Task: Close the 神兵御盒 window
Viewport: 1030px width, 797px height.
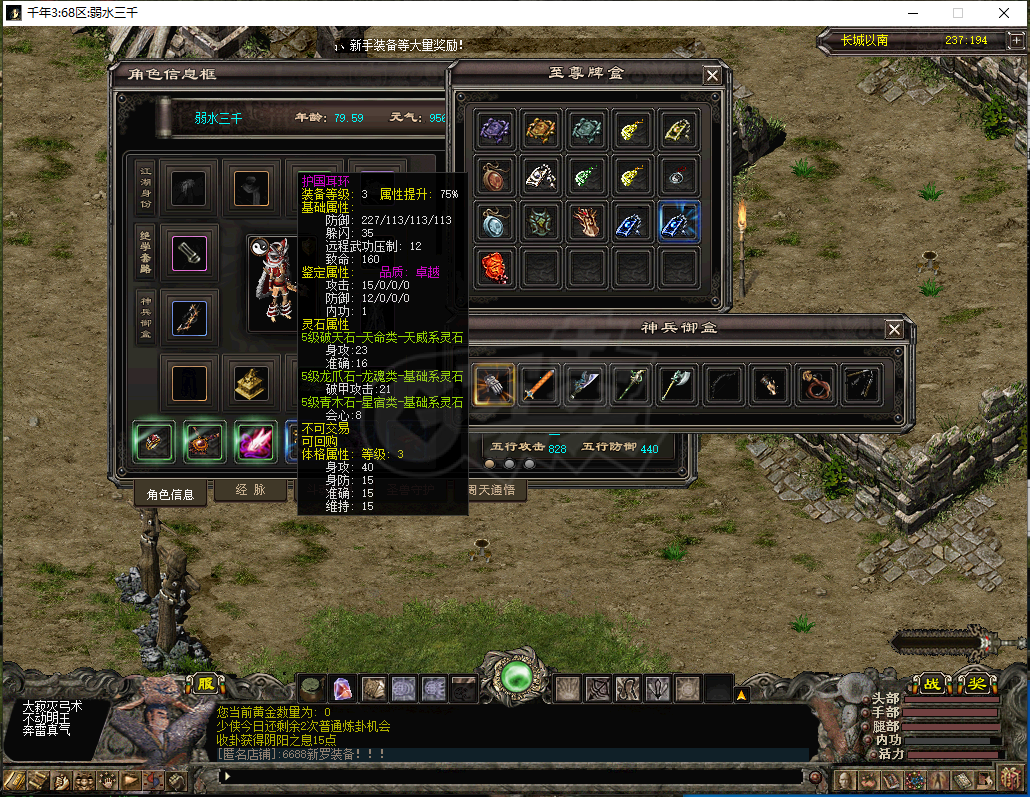Action: (x=894, y=329)
